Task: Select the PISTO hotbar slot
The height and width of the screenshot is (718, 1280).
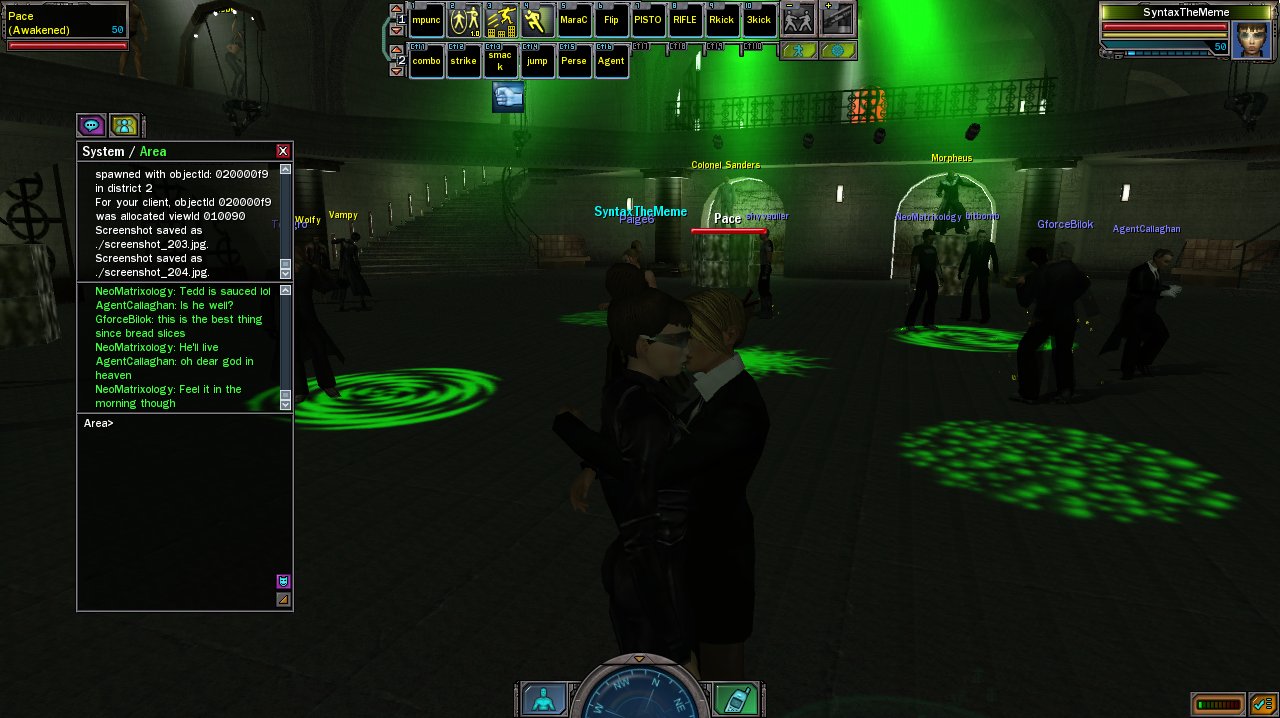Action: coord(648,20)
